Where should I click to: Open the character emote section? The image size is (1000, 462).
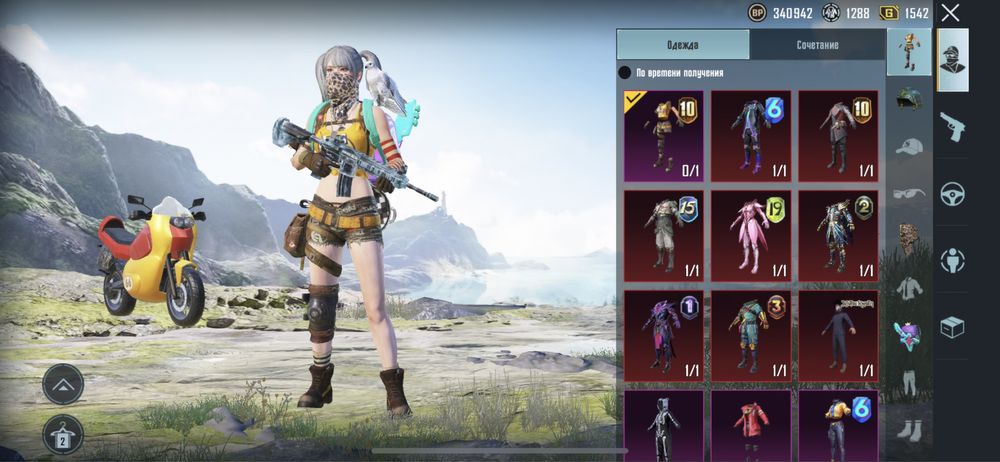[x=952, y=260]
